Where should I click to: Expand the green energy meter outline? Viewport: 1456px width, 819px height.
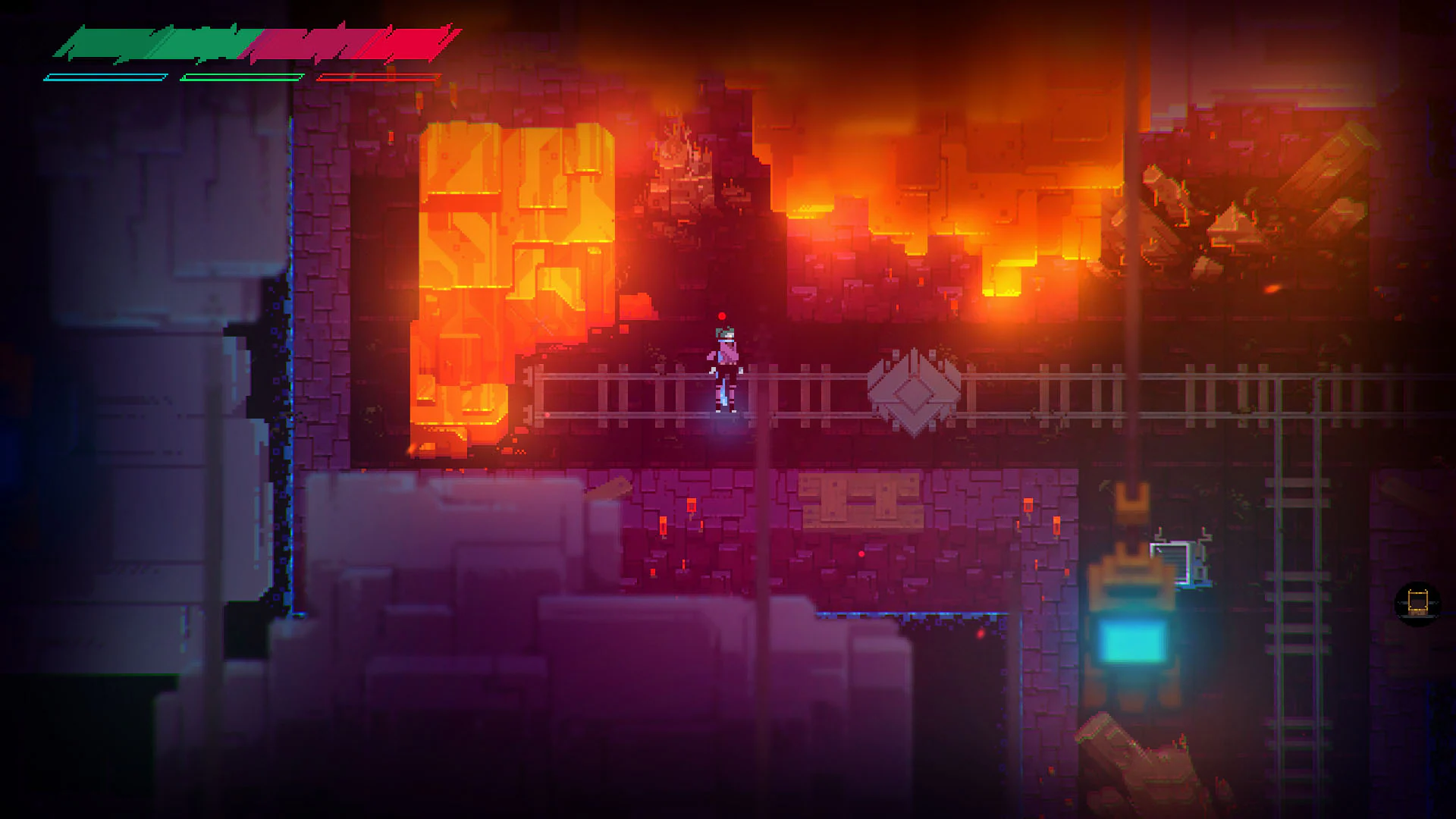(x=243, y=76)
